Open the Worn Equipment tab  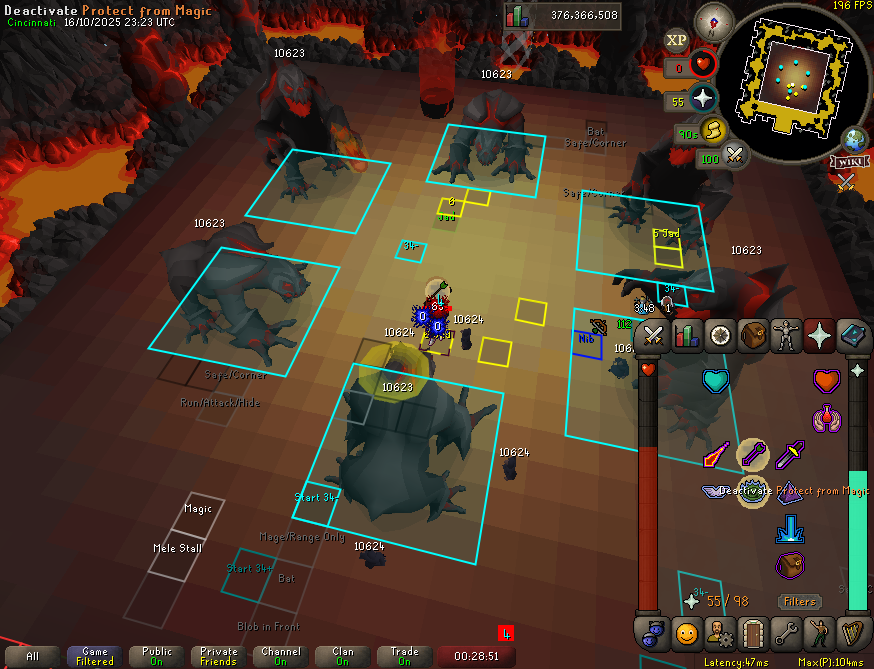tap(787, 336)
